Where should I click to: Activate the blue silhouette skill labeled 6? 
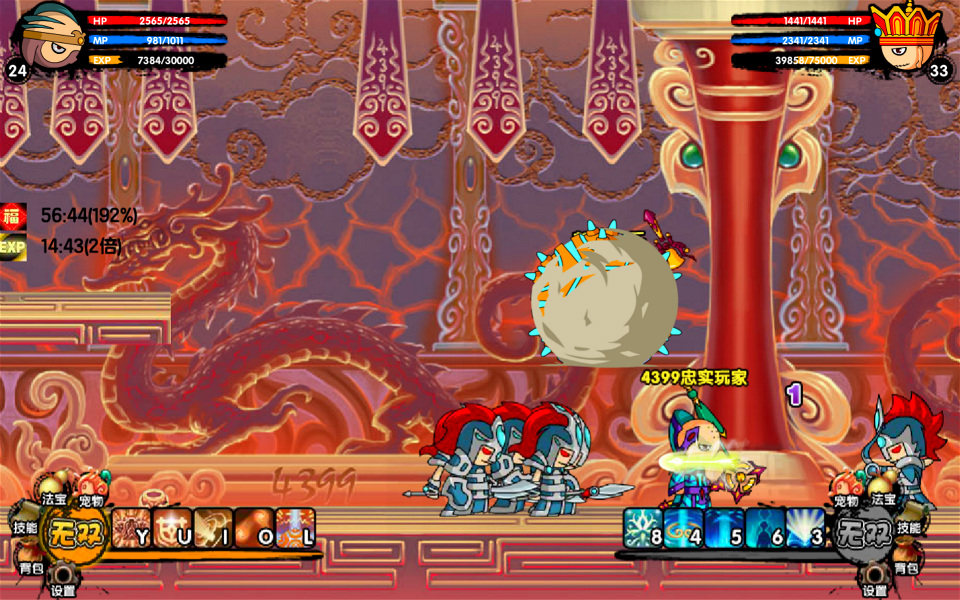pos(765,528)
